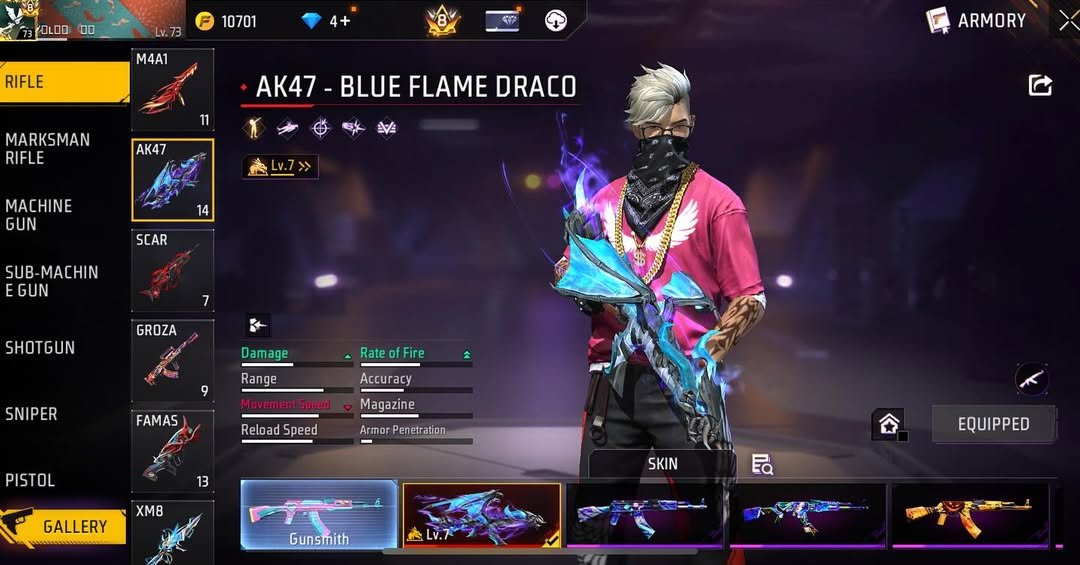This screenshot has height=565, width=1080.
Task: Choose the Shotgun category
Action: [60, 348]
